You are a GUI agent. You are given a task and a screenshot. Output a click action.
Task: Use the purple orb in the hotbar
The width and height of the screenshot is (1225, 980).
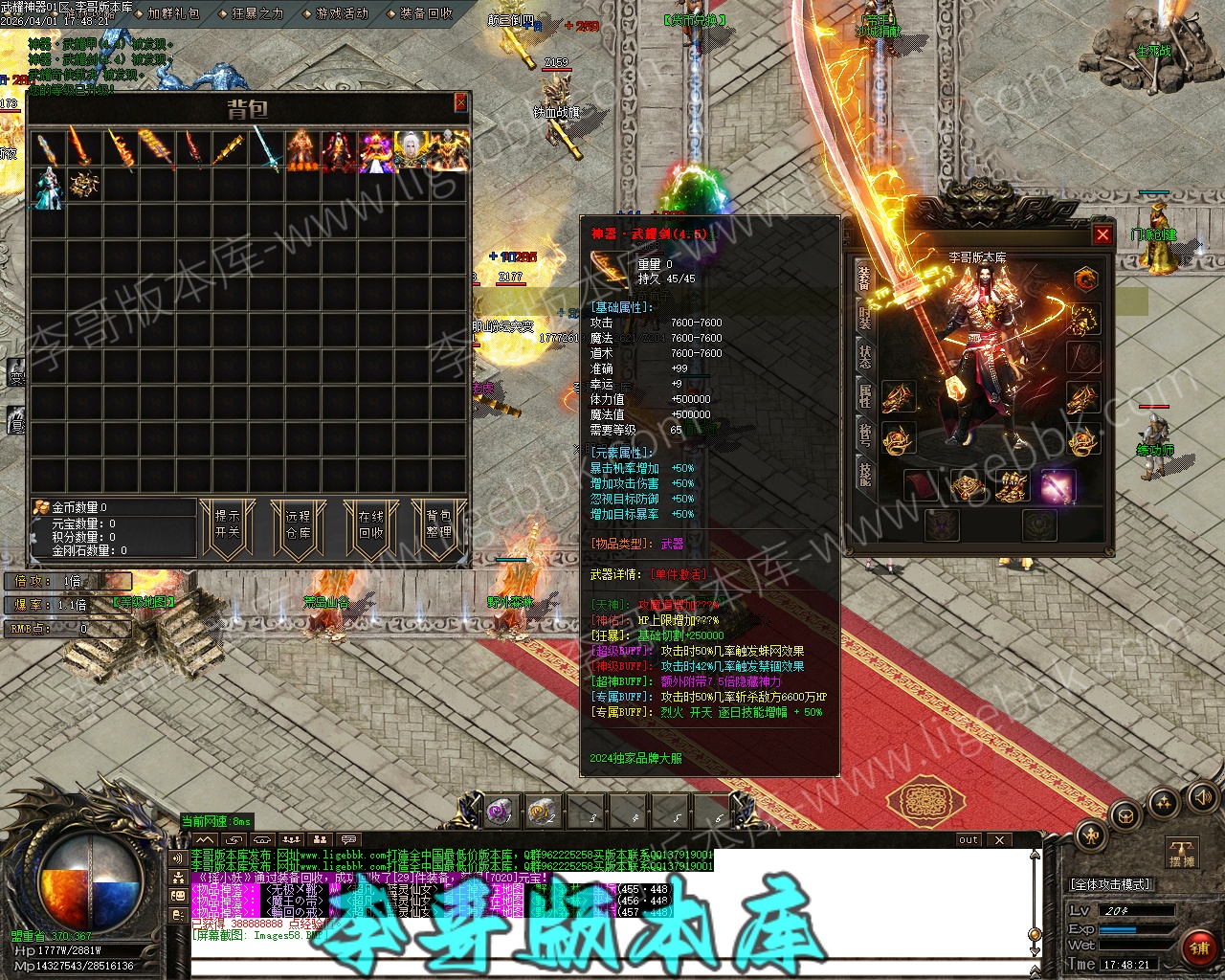point(500,813)
